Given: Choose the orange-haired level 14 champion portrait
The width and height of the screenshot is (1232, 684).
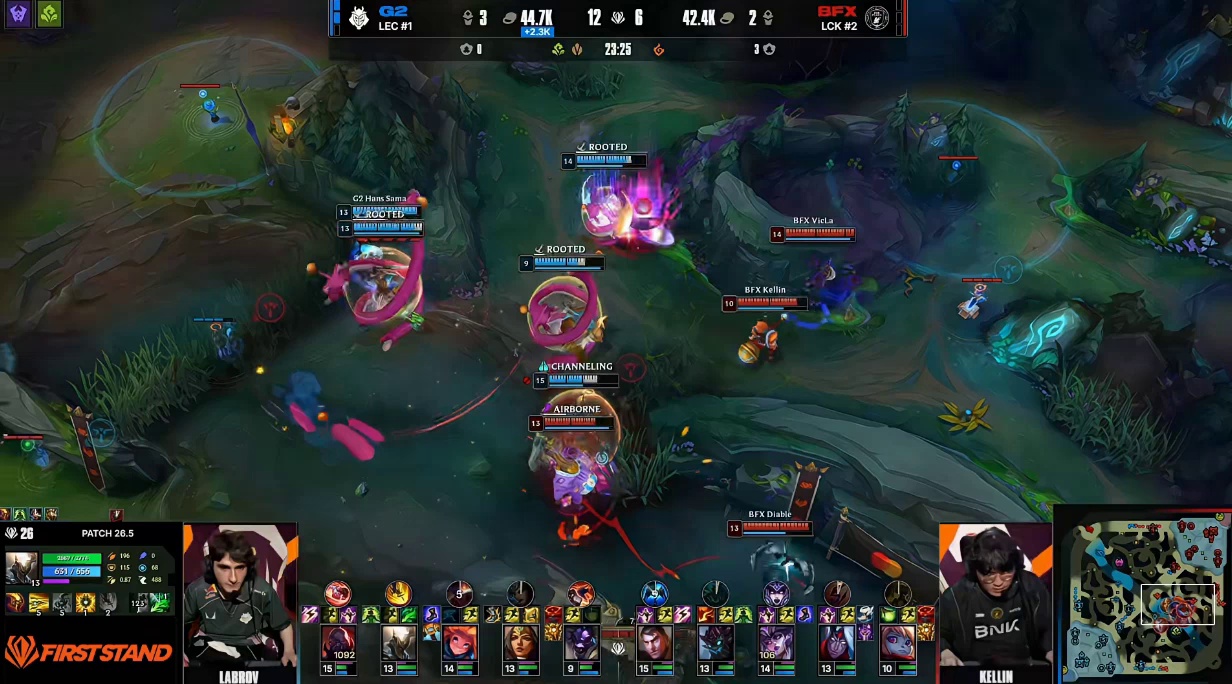Looking at the screenshot, I should pyautogui.click(x=458, y=641).
